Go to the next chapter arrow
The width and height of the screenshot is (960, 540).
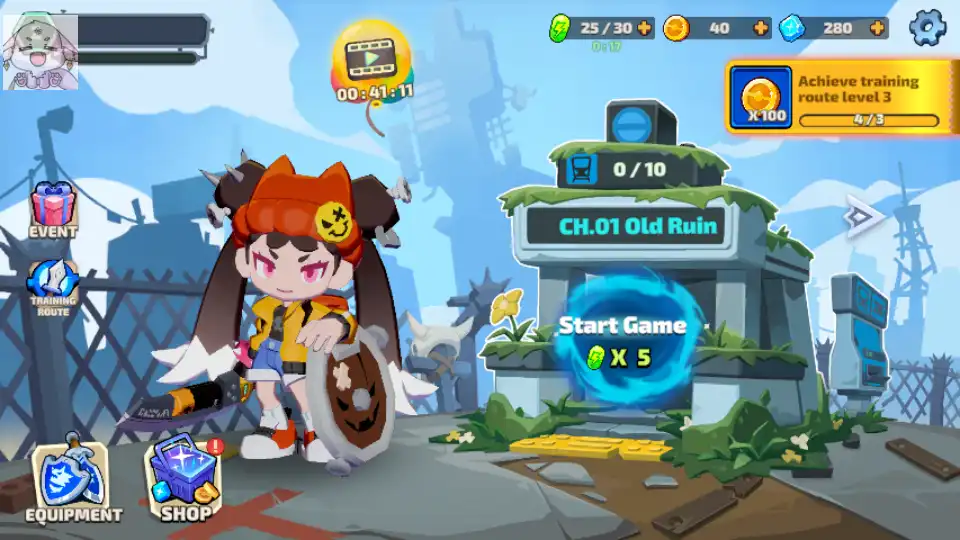(x=859, y=214)
